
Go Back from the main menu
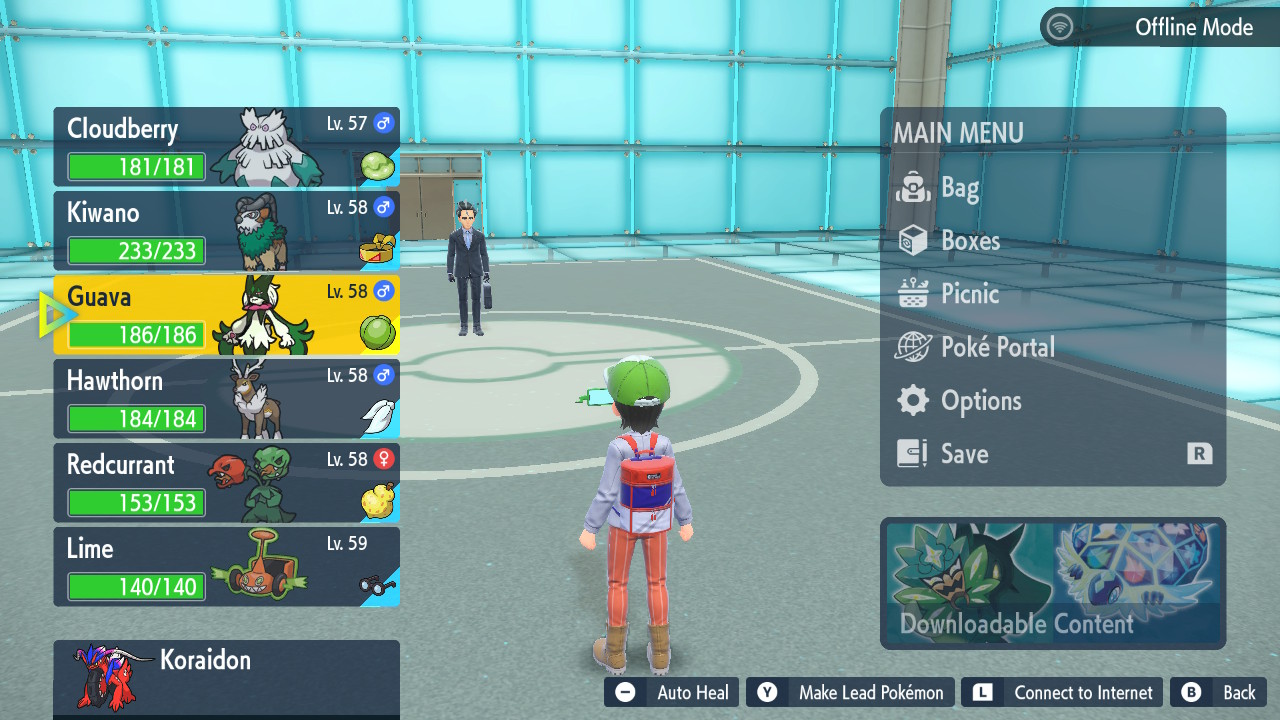pos(1218,692)
